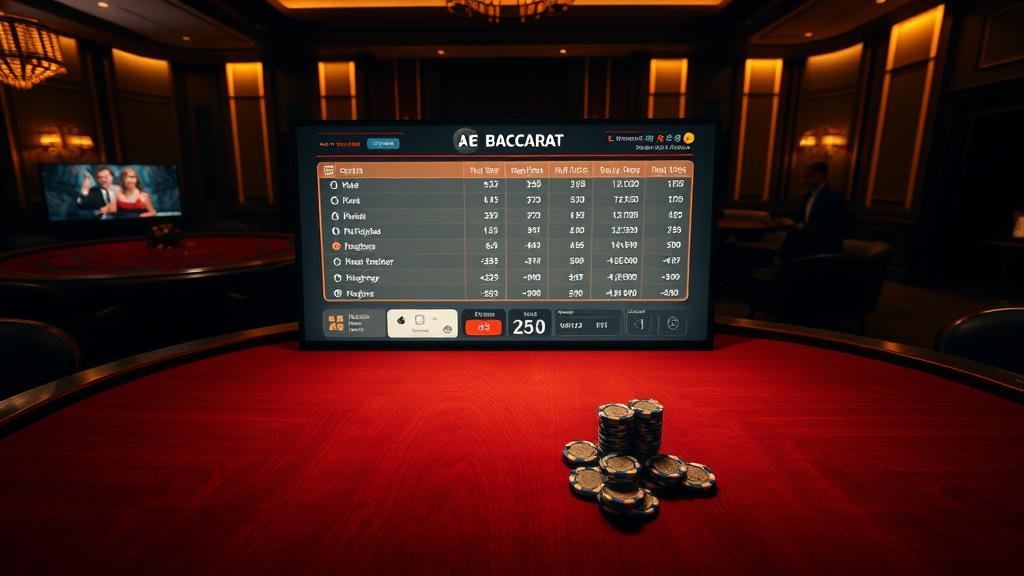The width and height of the screenshot is (1024, 576).
Task: Click the circular icon button at bottom right
Action: 672,323
